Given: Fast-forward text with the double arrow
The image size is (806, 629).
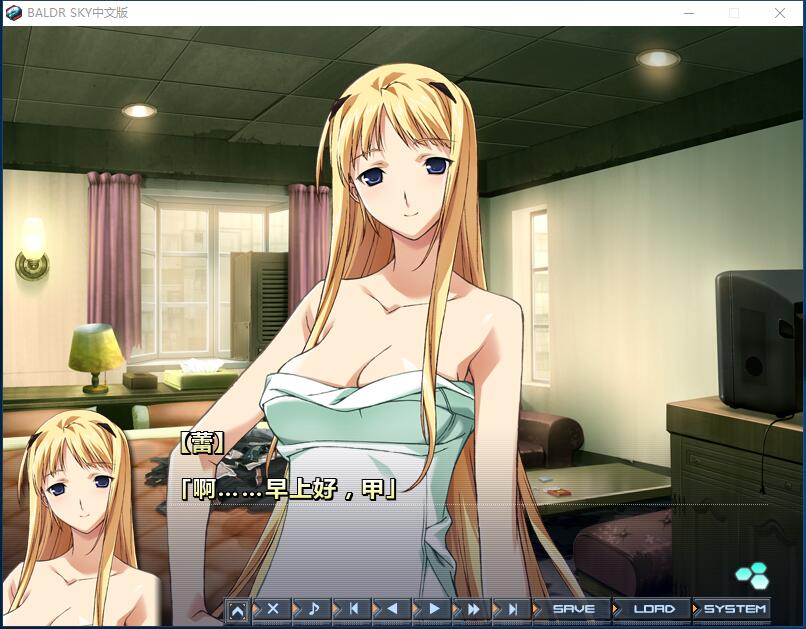Looking at the screenshot, I should 473,608.
